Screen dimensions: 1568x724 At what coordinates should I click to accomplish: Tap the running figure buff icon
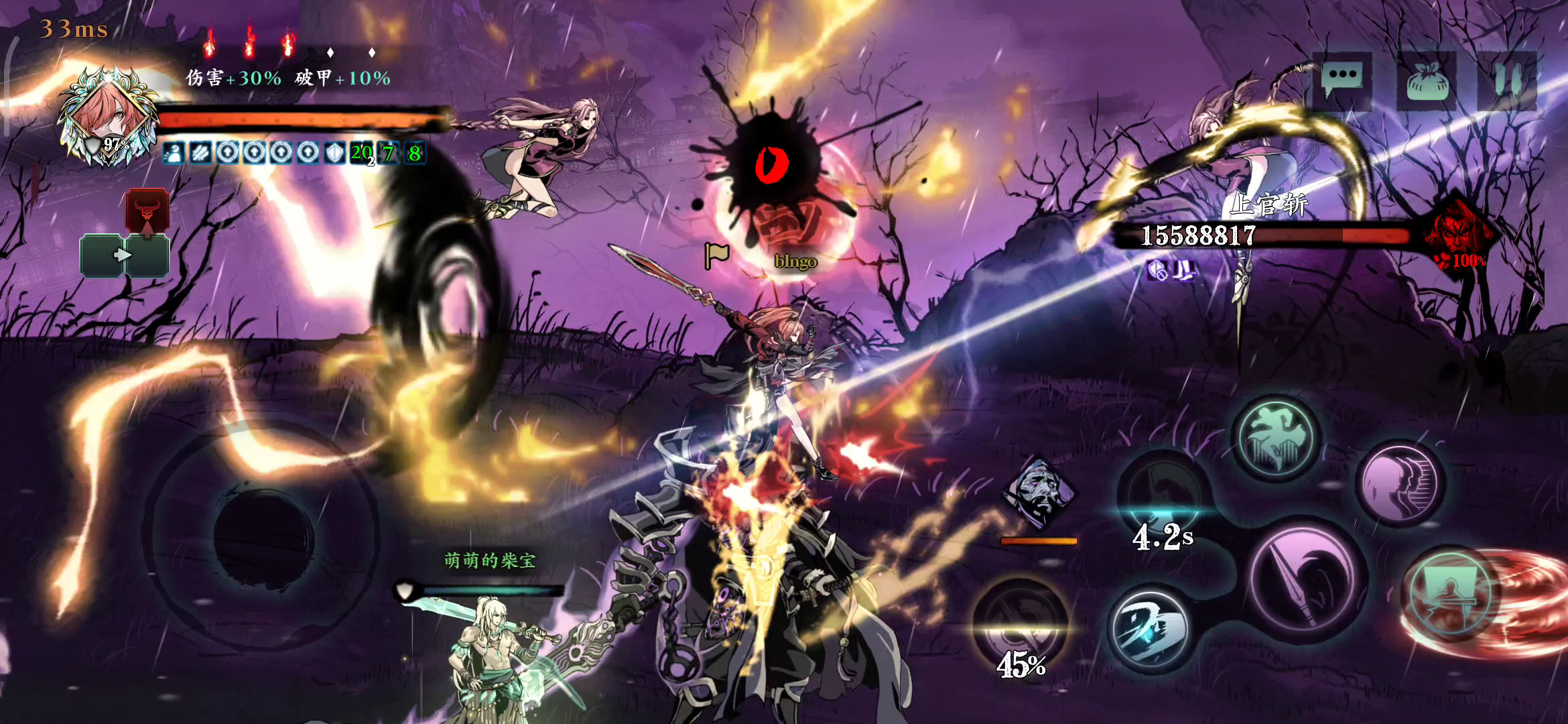pos(174,154)
